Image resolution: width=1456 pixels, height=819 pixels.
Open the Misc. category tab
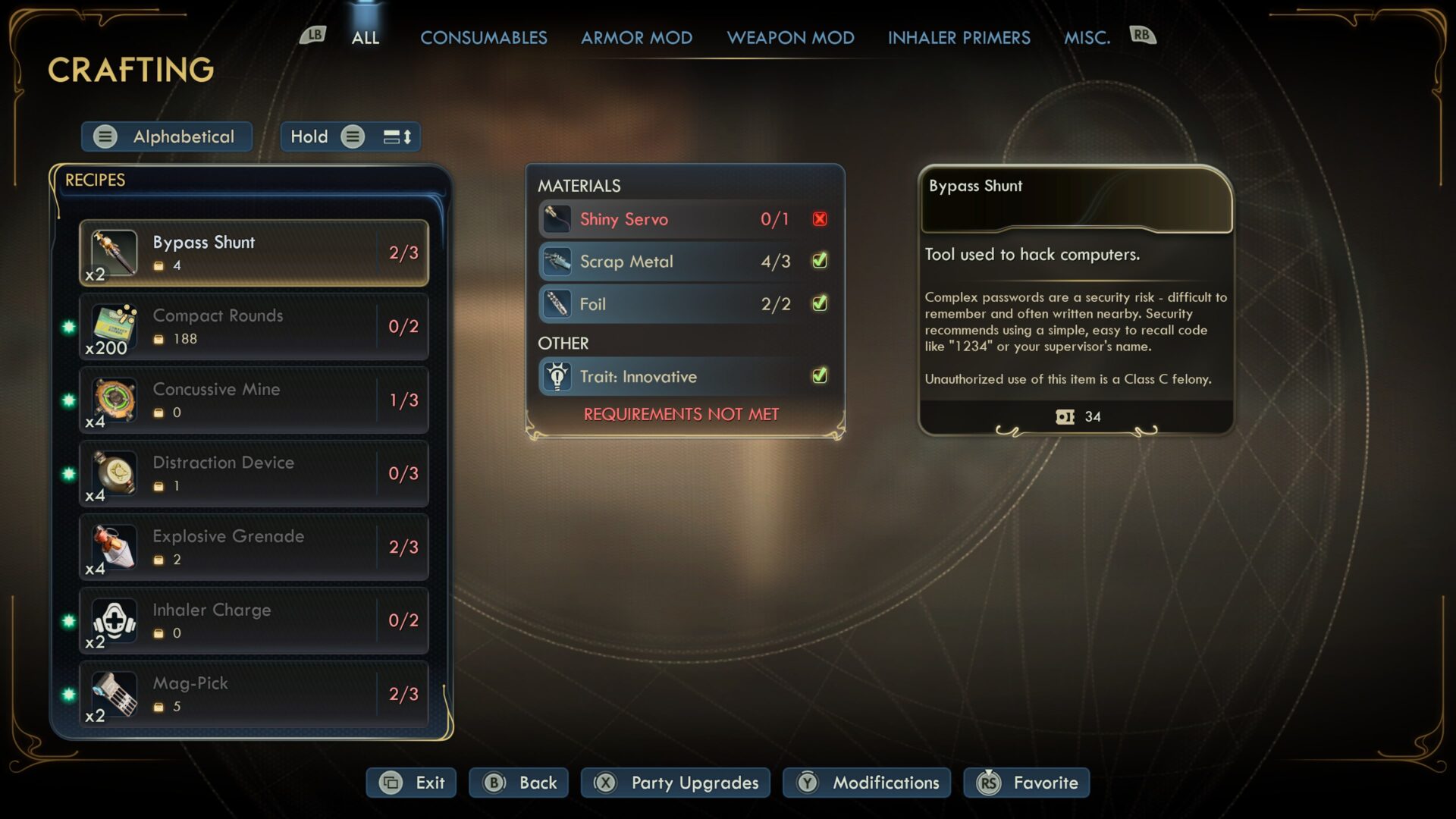(1087, 37)
